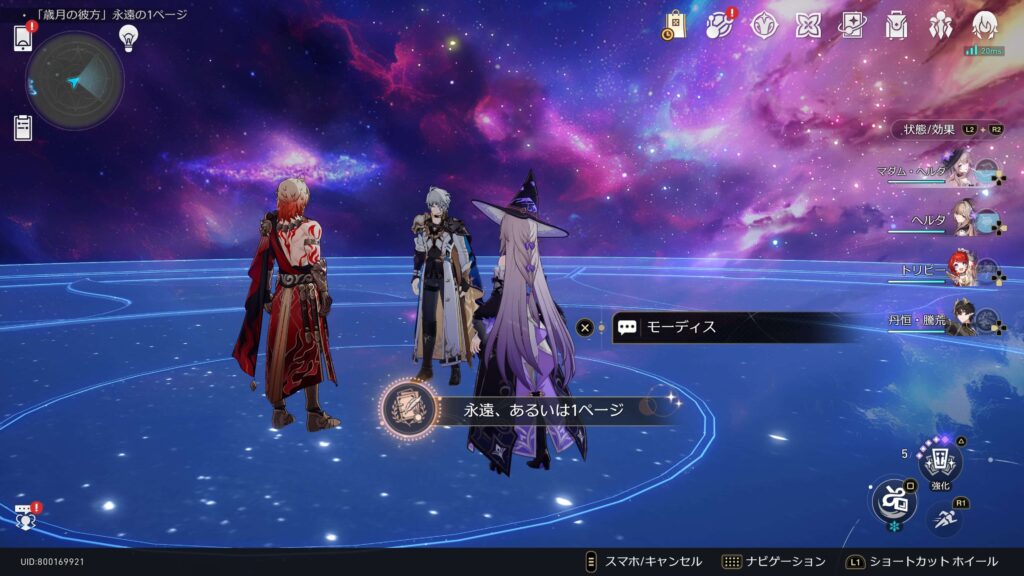Open the lightbulb hint icon
The width and height of the screenshot is (1024, 576).
coord(128,38)
